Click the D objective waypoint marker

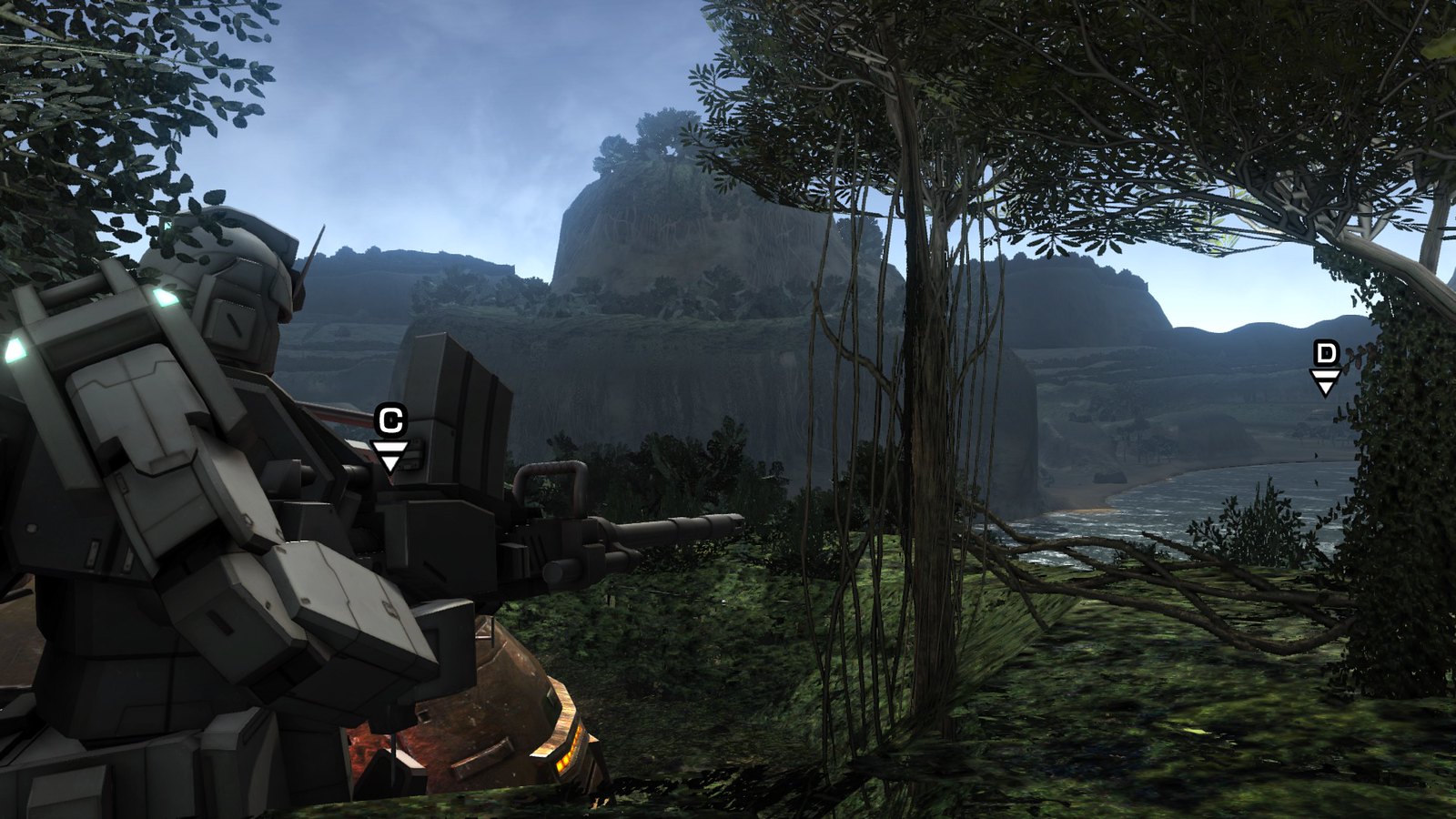click(1326, 367)
